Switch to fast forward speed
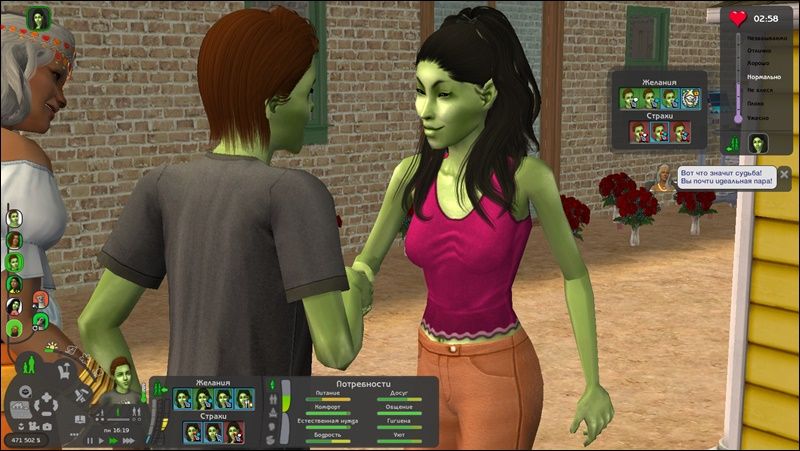 pos(116,440)
